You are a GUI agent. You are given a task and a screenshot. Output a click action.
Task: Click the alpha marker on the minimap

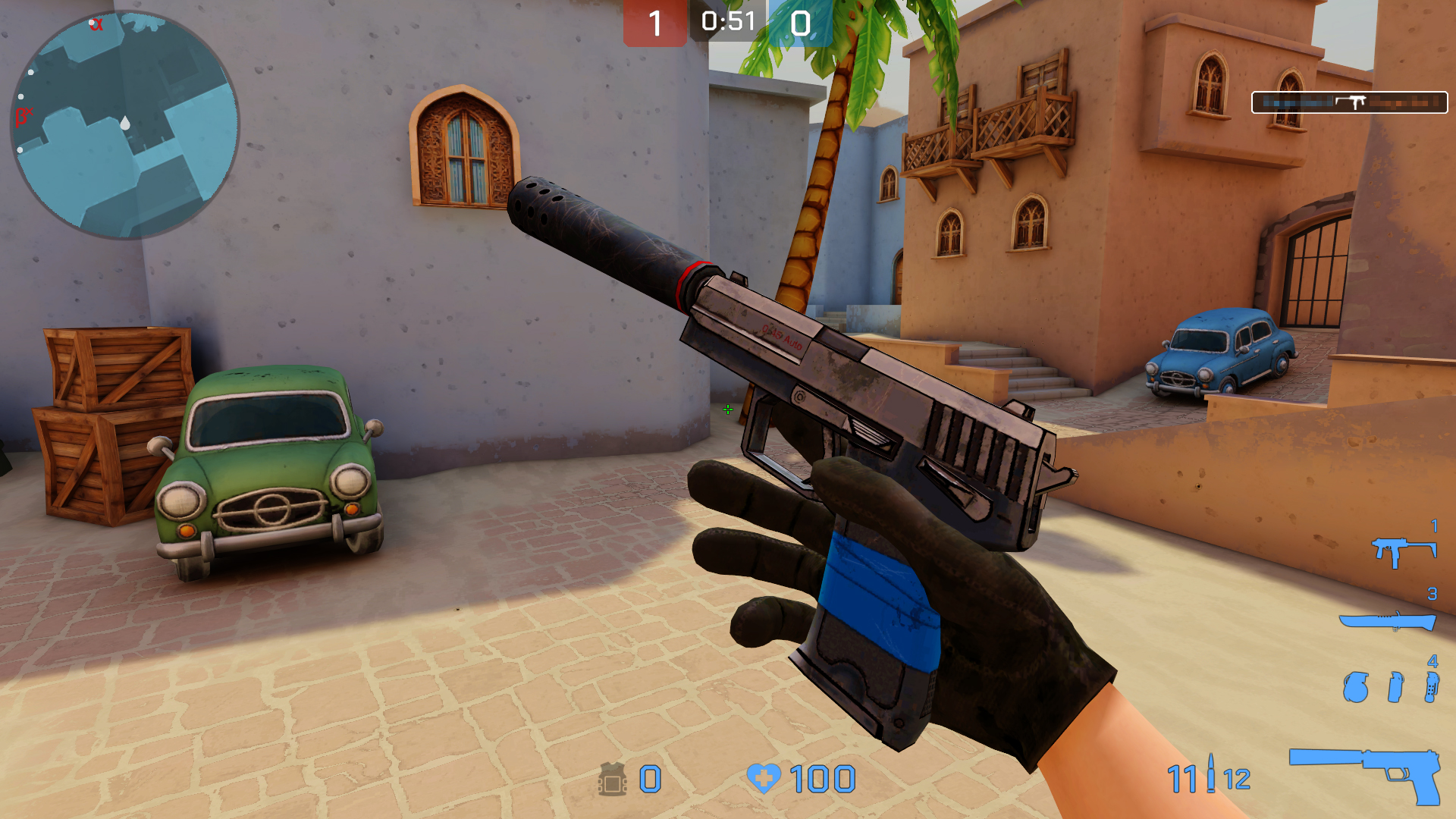tap(97, 24)
